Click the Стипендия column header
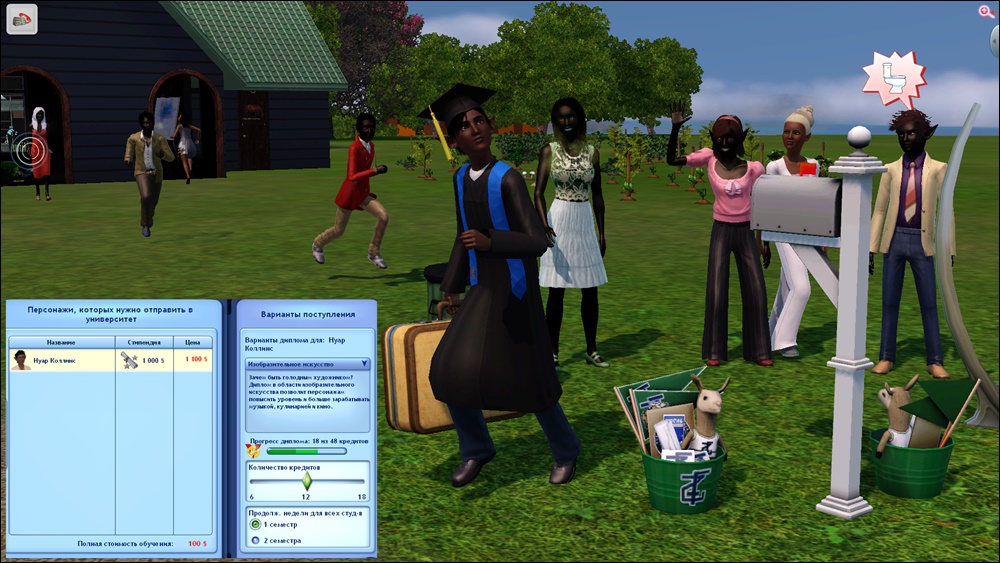Screen dimensions: 1000x563 (x=144, y=341)
